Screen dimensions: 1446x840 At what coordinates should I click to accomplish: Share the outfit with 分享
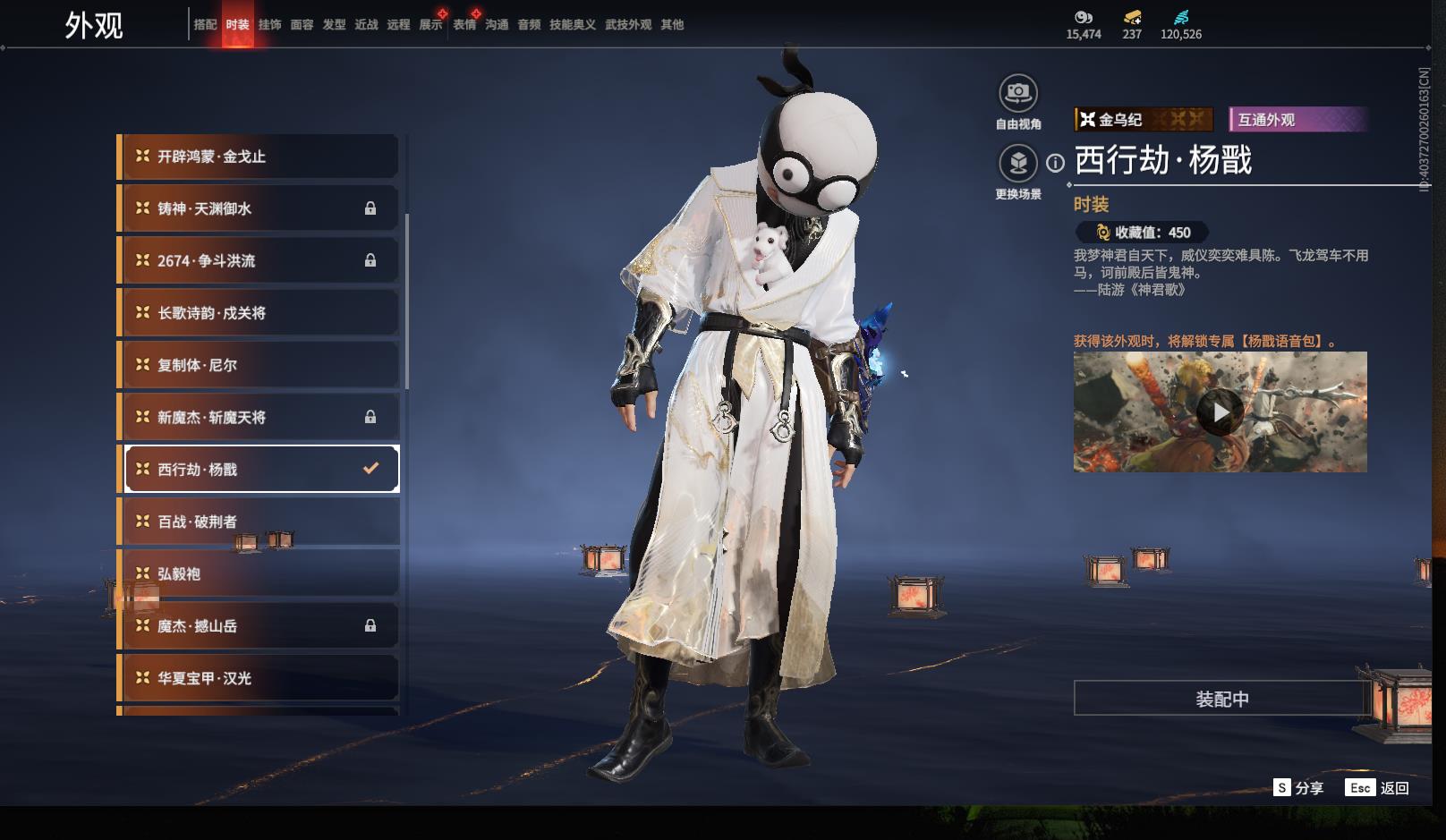point(1298,788)
